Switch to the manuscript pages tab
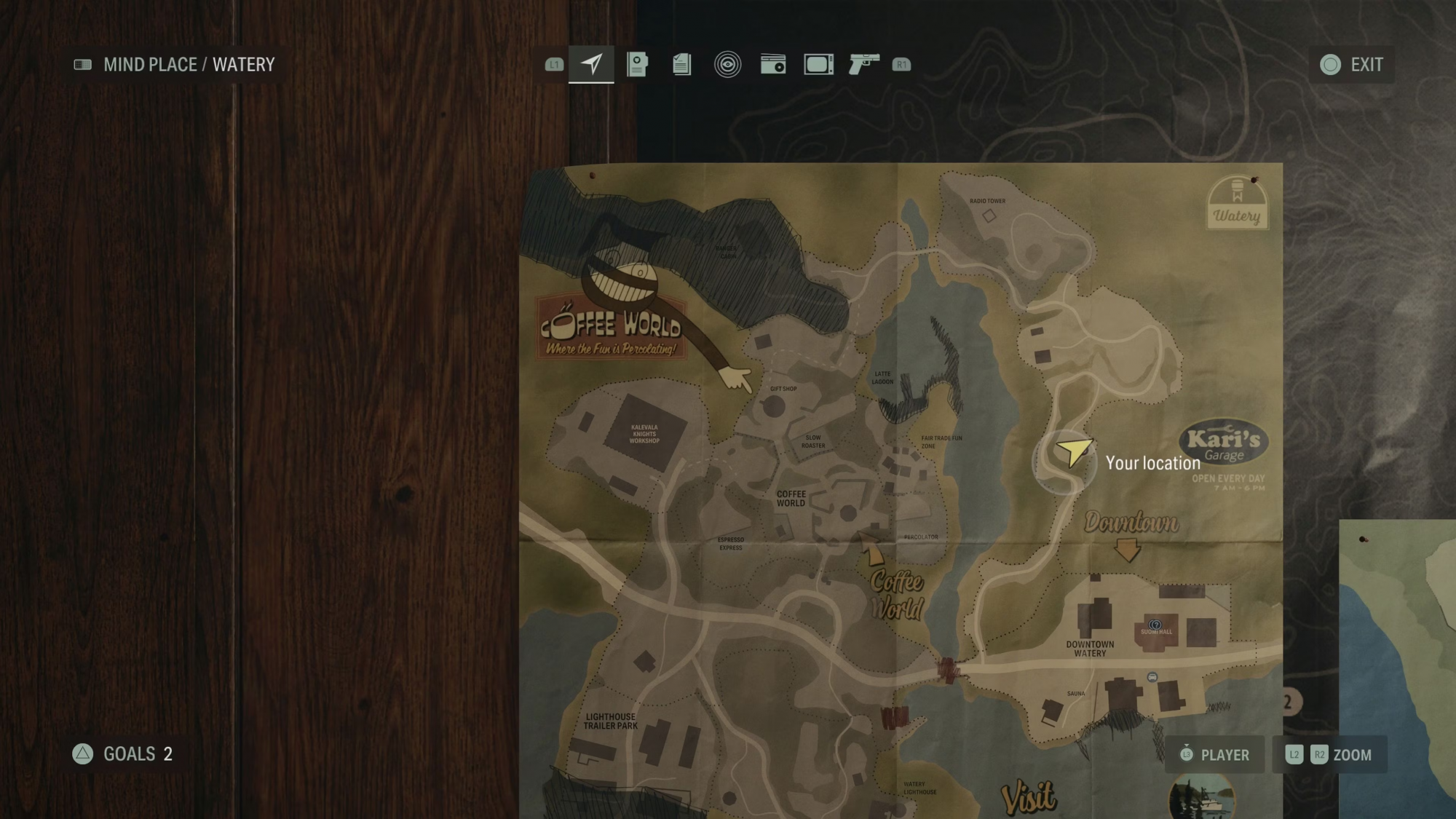 [x=682, y=64]
